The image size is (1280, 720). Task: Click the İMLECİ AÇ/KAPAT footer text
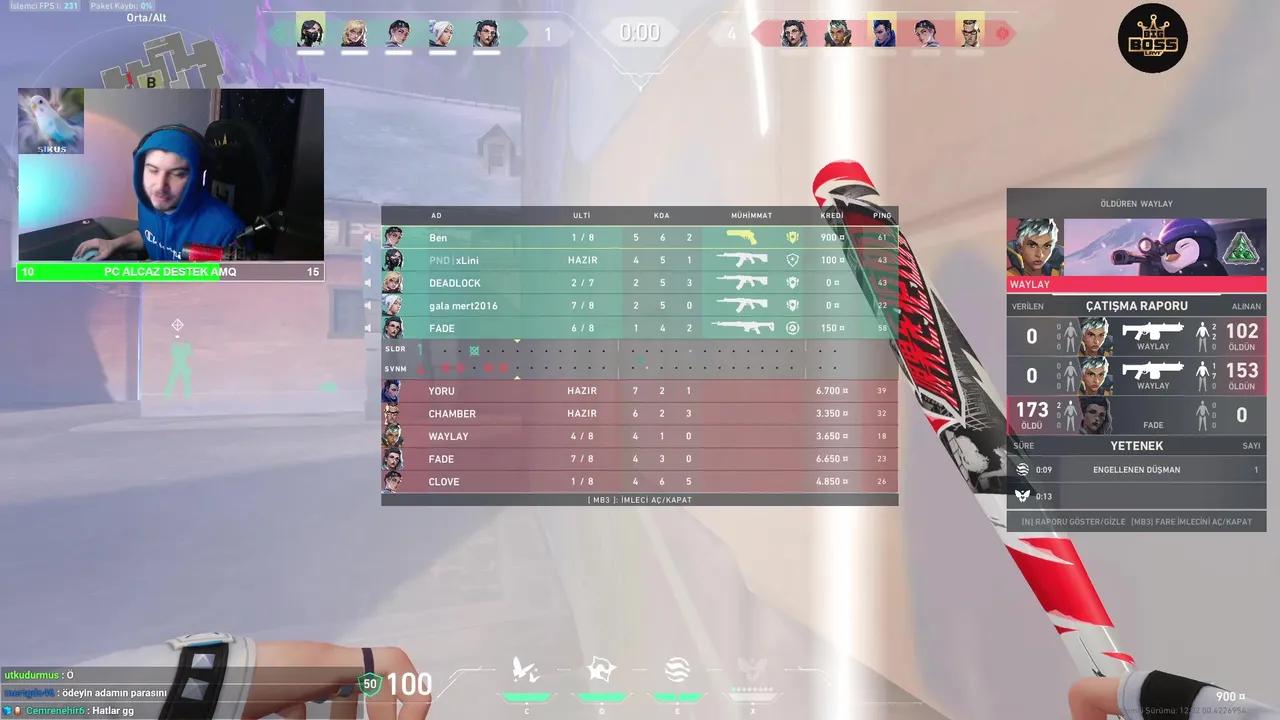coord(639,499)
